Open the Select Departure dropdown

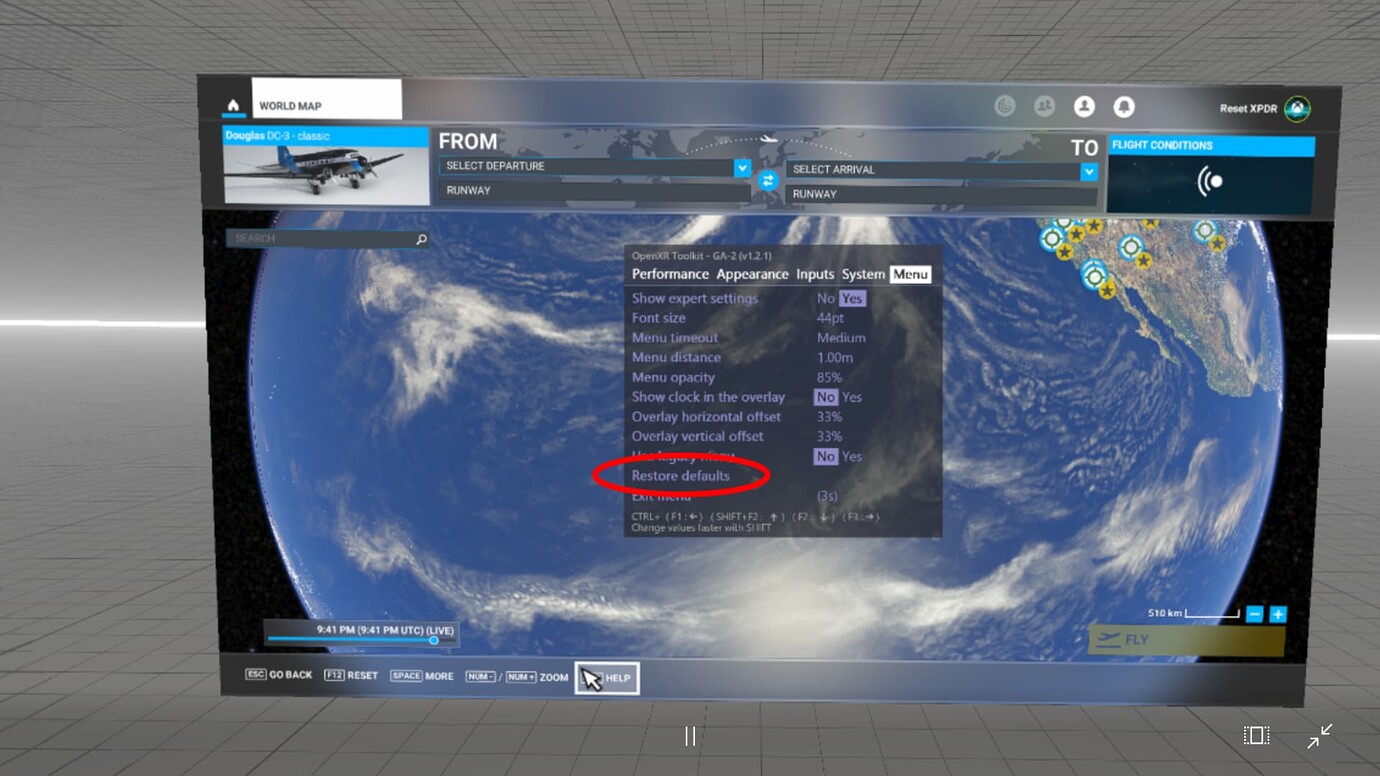tap(595, 167)
